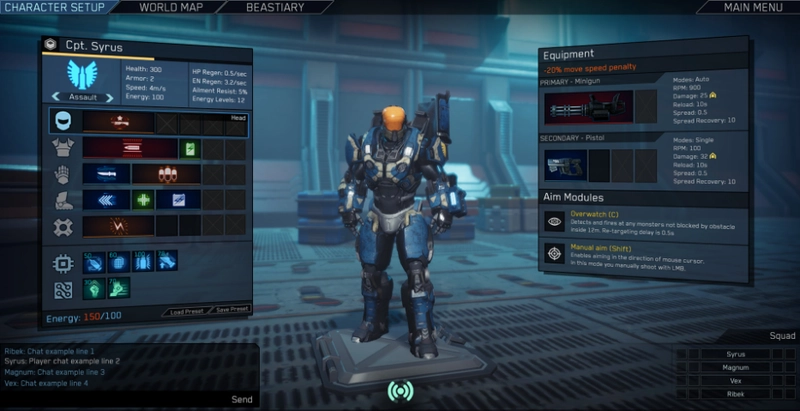Click the green cross module slot
800x411 pixels.
tap(144, 200)
